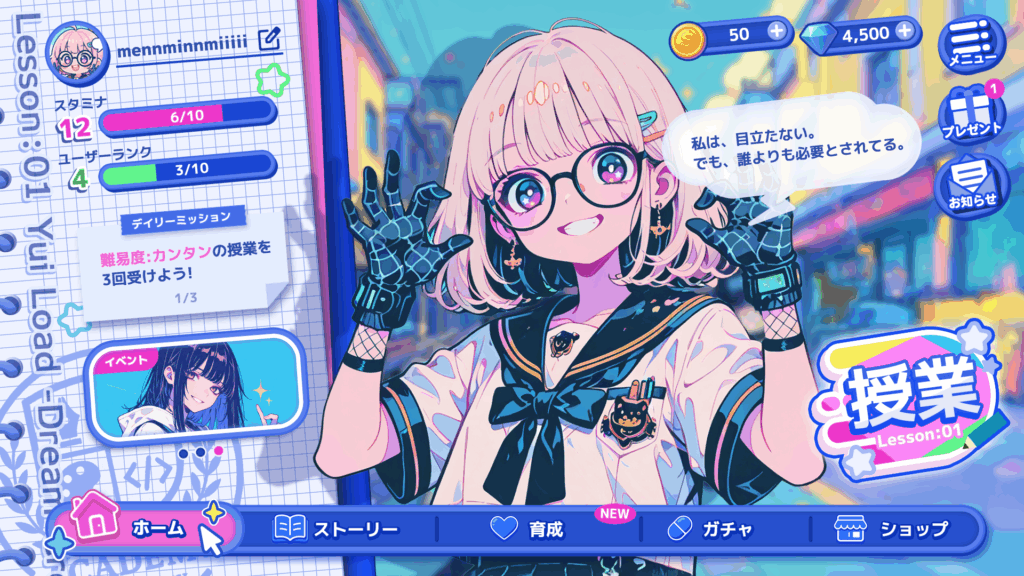Open the メニュー menu button
The image size is (1024, 576).
click(966, 44)
